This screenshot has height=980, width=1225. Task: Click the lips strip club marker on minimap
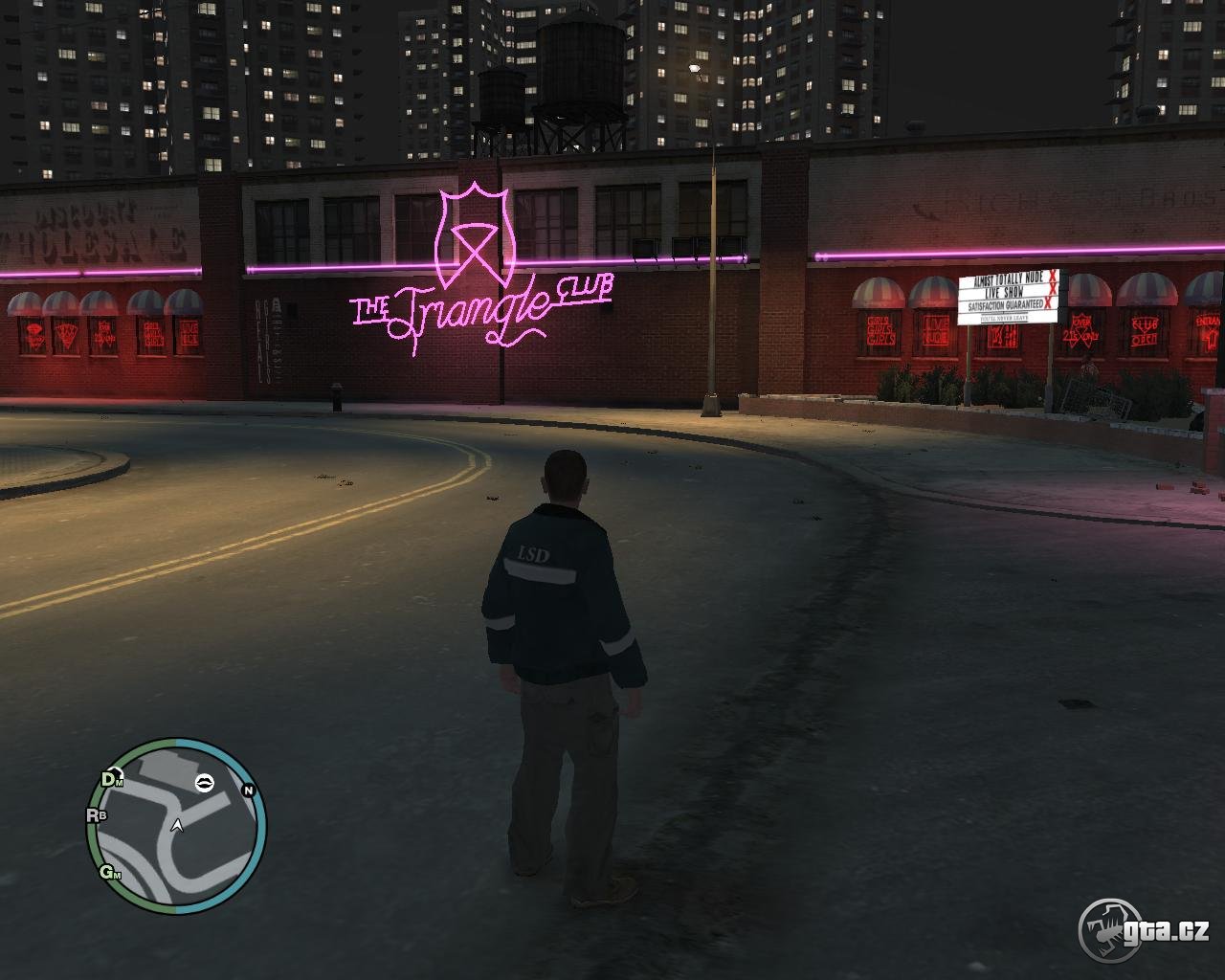click(x=205, y=783)
